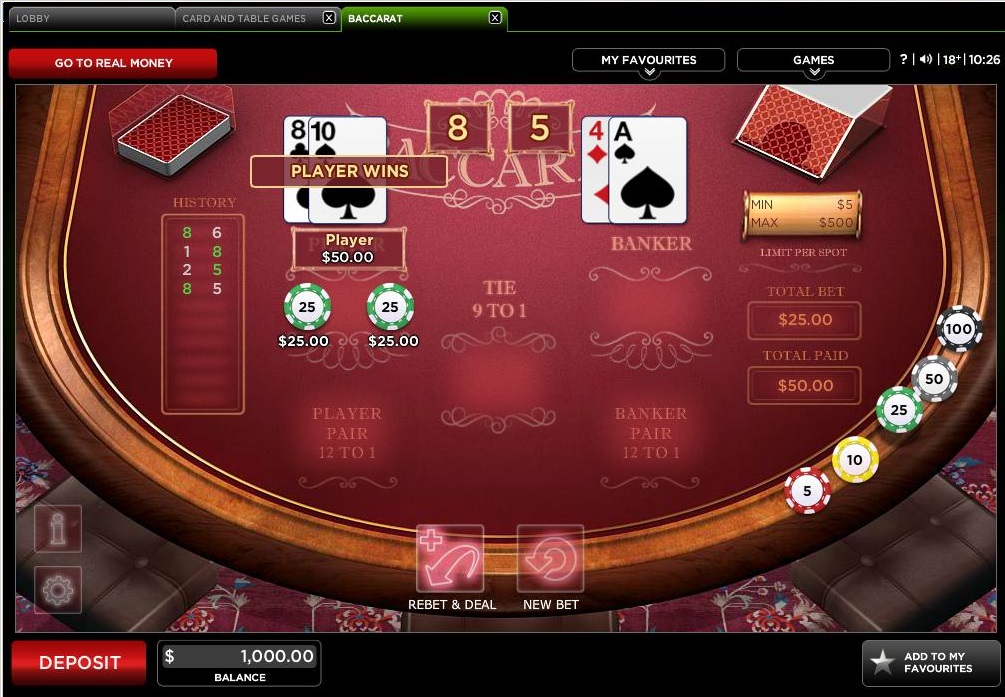
Task: Select the green 25 chip from tray
Action: click(899, 410)
